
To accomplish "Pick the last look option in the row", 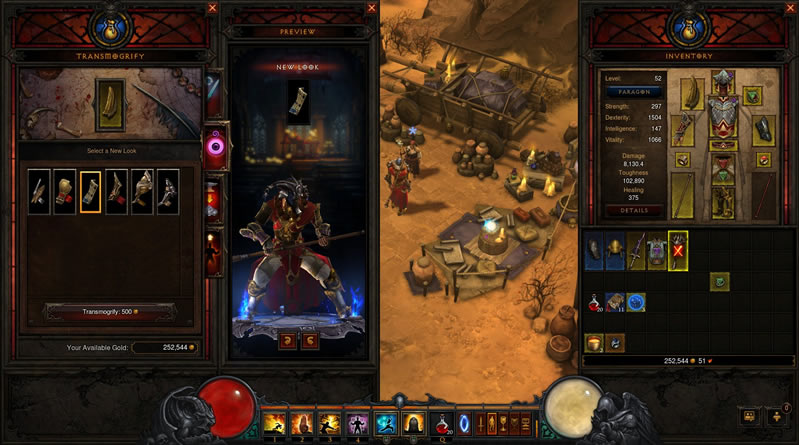I will 168,191.
